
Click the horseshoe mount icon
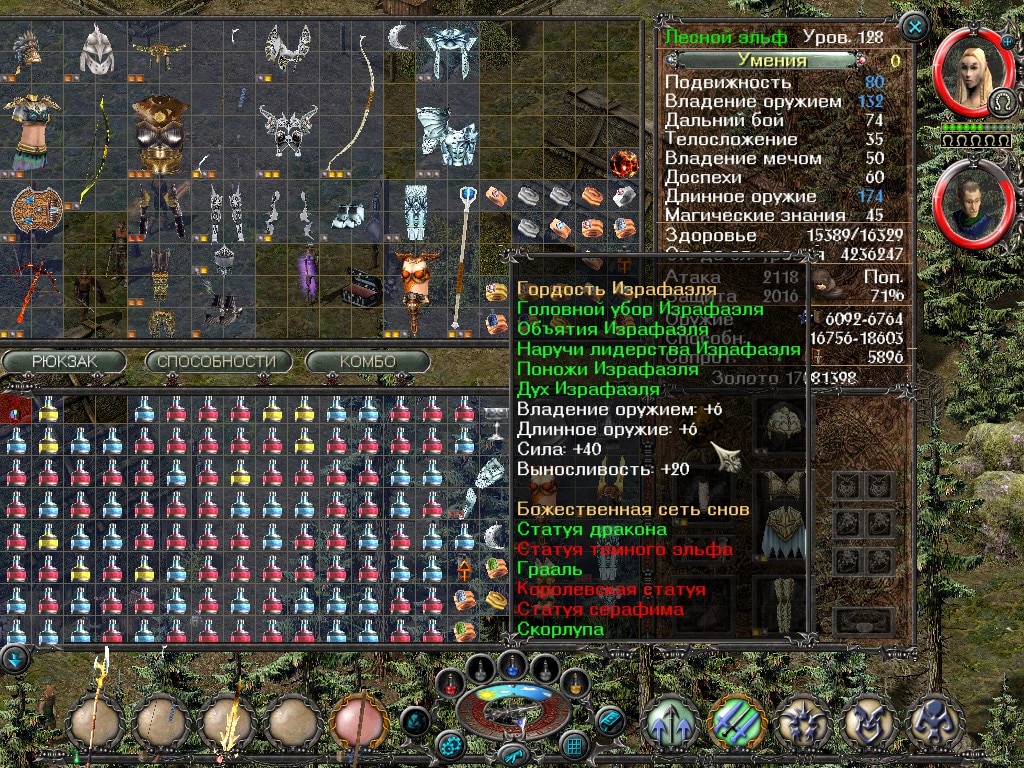[999, 102]
